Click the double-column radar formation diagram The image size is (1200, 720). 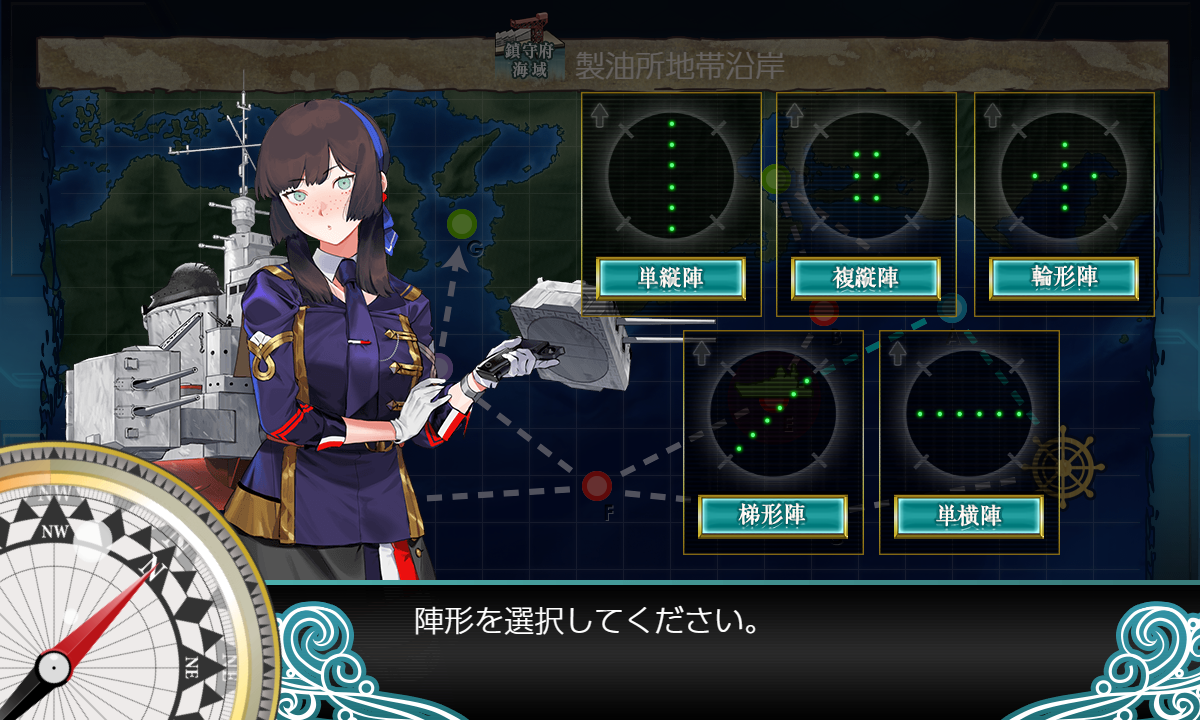pyautogui.click(x=866, y=176)
